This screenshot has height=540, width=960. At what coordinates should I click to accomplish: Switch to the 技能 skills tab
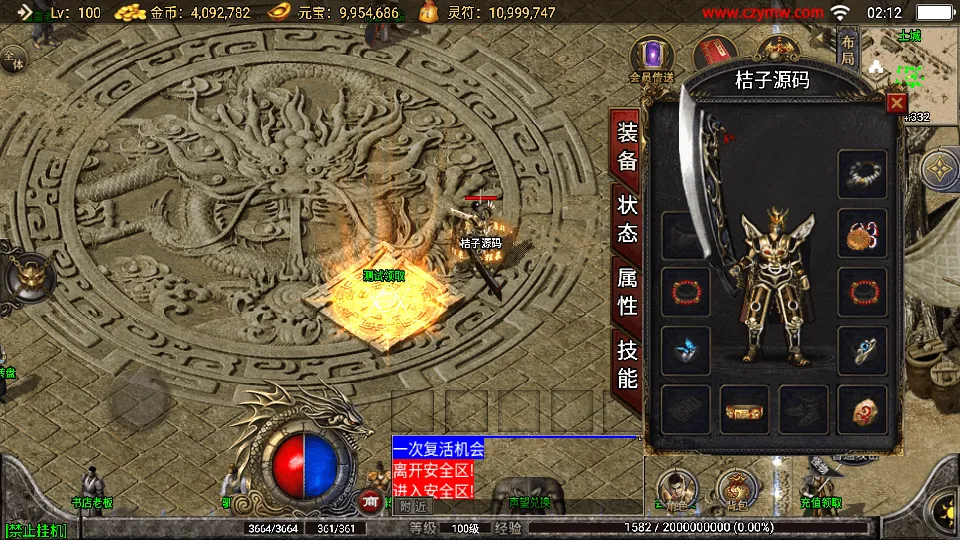click(x=627, y=364)
